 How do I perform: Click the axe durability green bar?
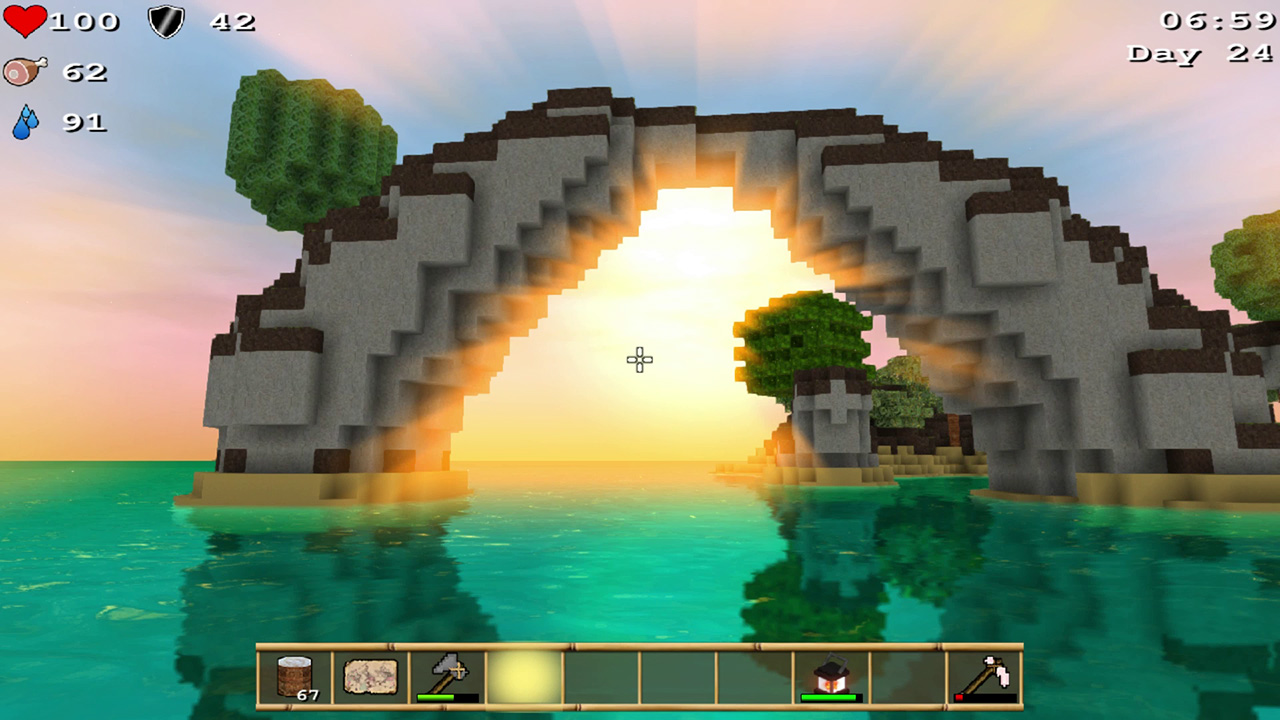click(436, 697)
